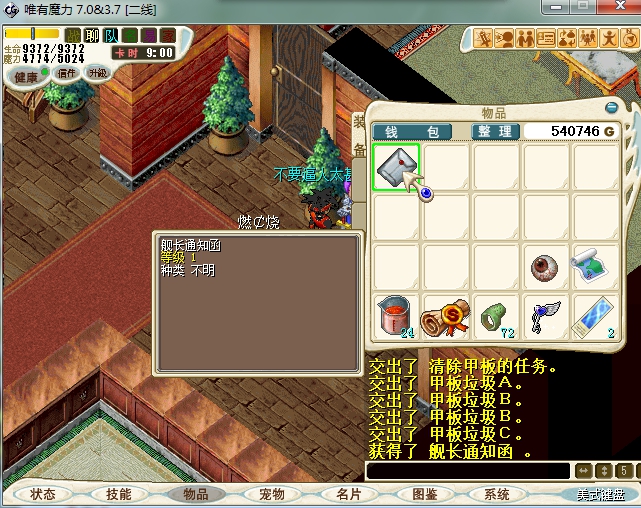This screenshot has height=508, width=641.
Task: Click into the chat input field
Action: click(467, 470)
